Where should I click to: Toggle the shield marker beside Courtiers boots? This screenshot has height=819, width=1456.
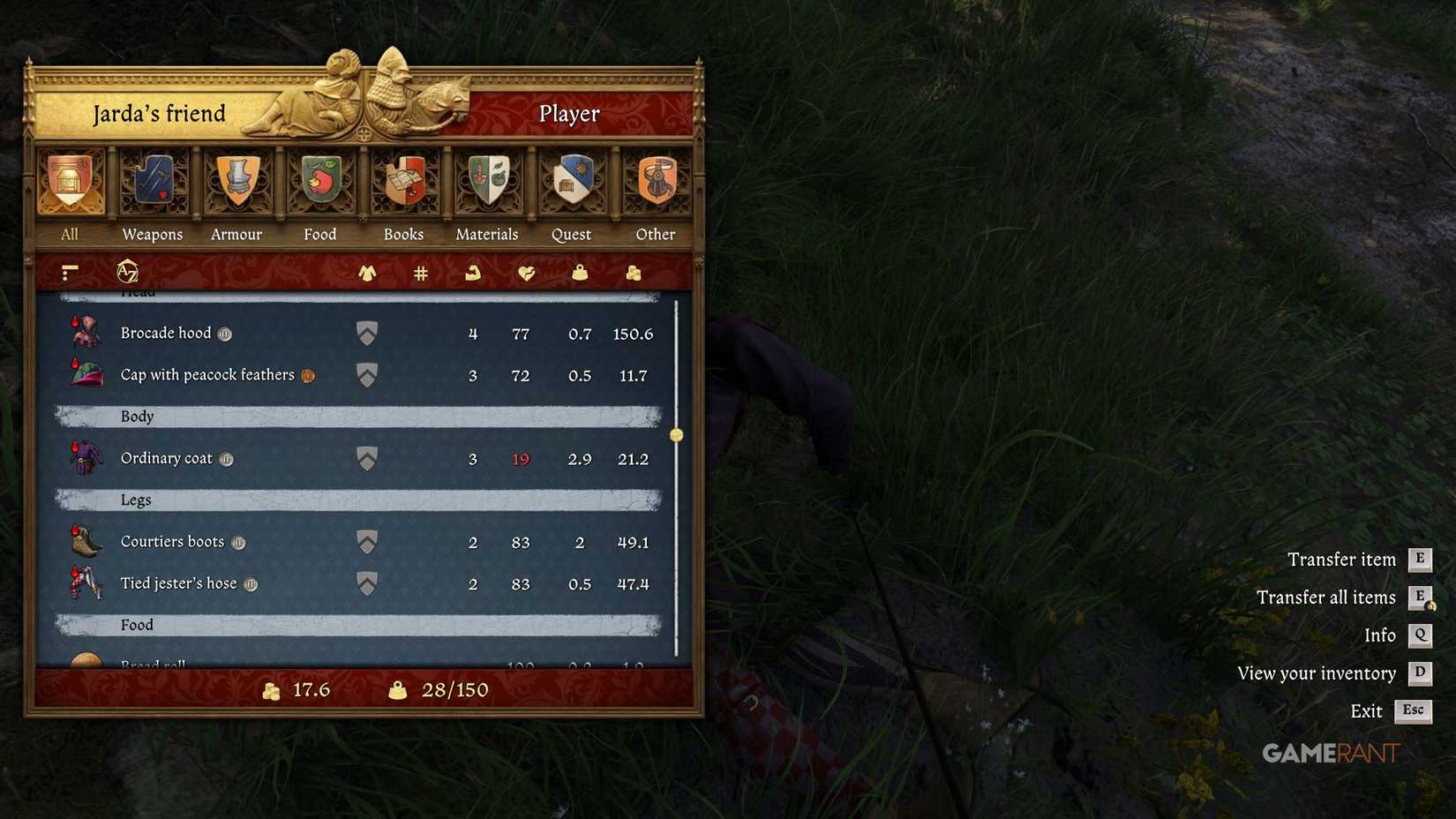click(366, 541)
